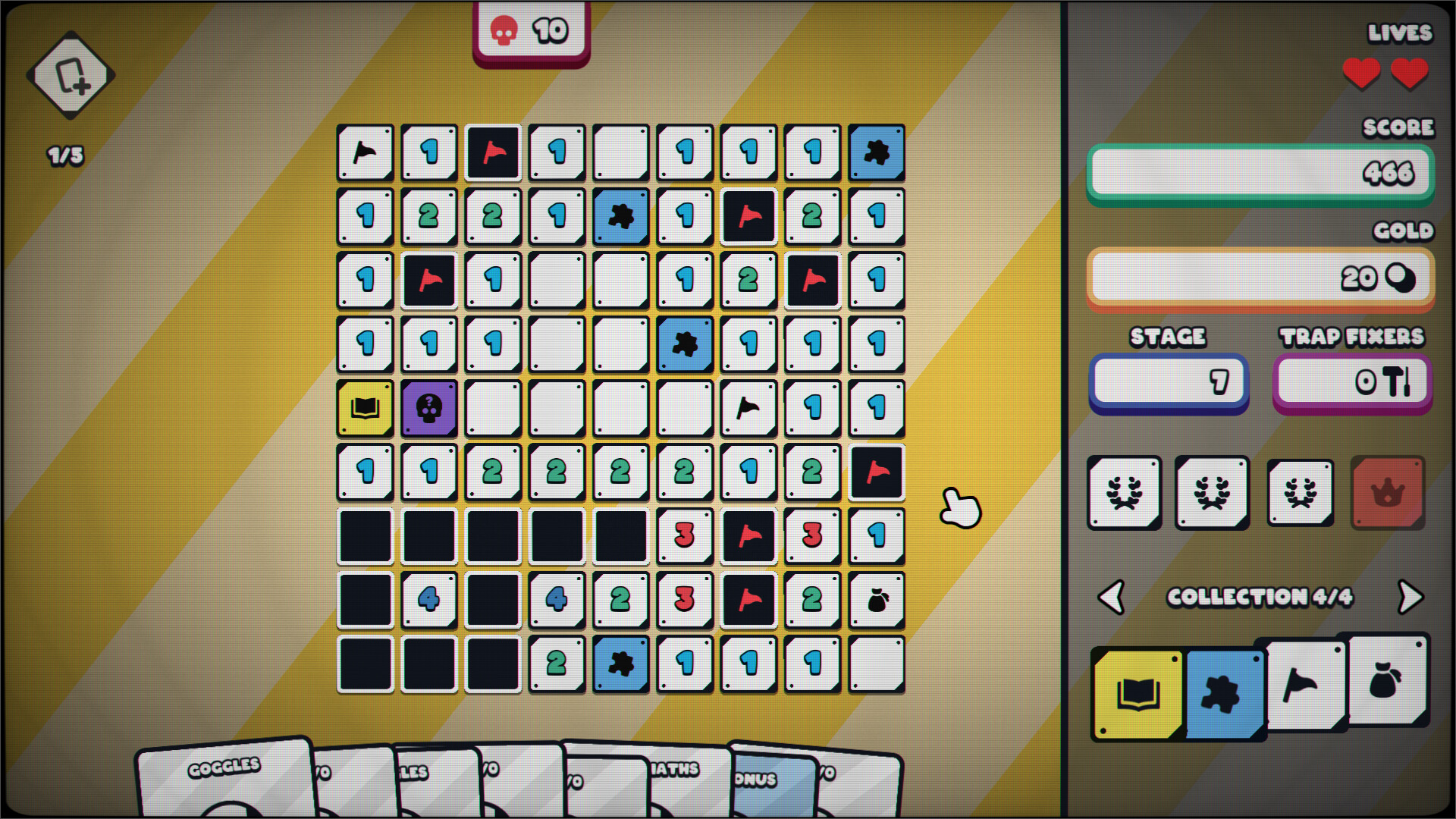Click the Stage 7 indicator
The width and height of the screenshot is (1456, 819).
coord(1168,382)
